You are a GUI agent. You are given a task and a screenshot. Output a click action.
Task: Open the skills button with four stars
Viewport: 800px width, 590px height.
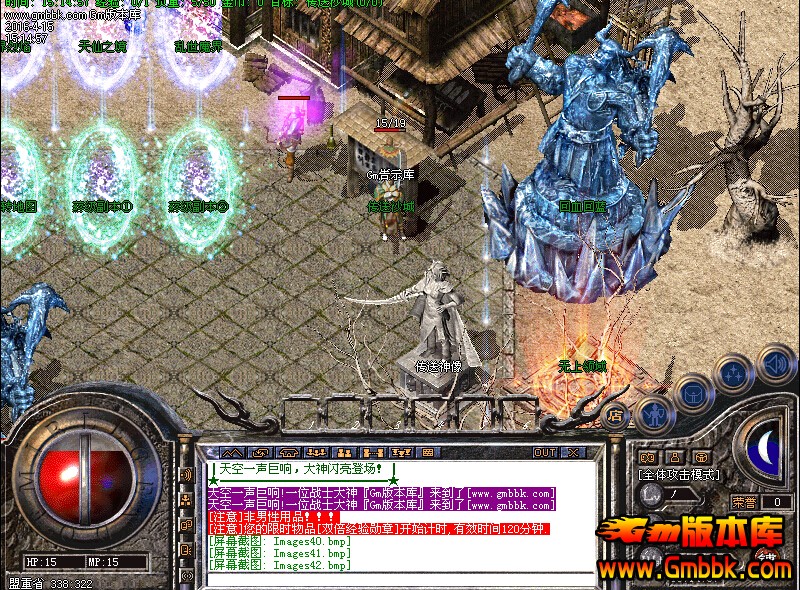[x=735, y=376]
